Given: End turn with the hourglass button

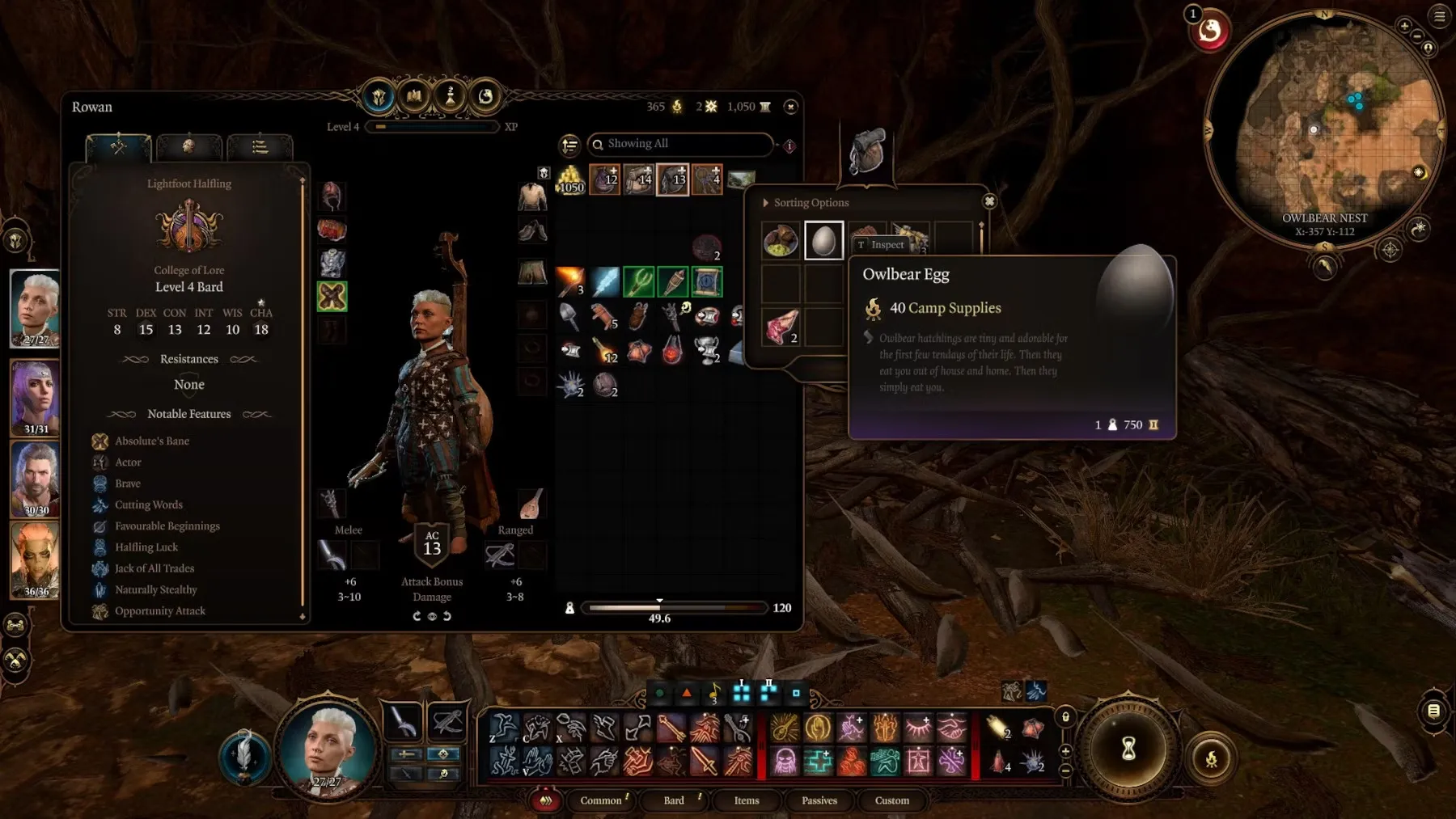Looking at the screenshot, I should tap(1128, 749).
